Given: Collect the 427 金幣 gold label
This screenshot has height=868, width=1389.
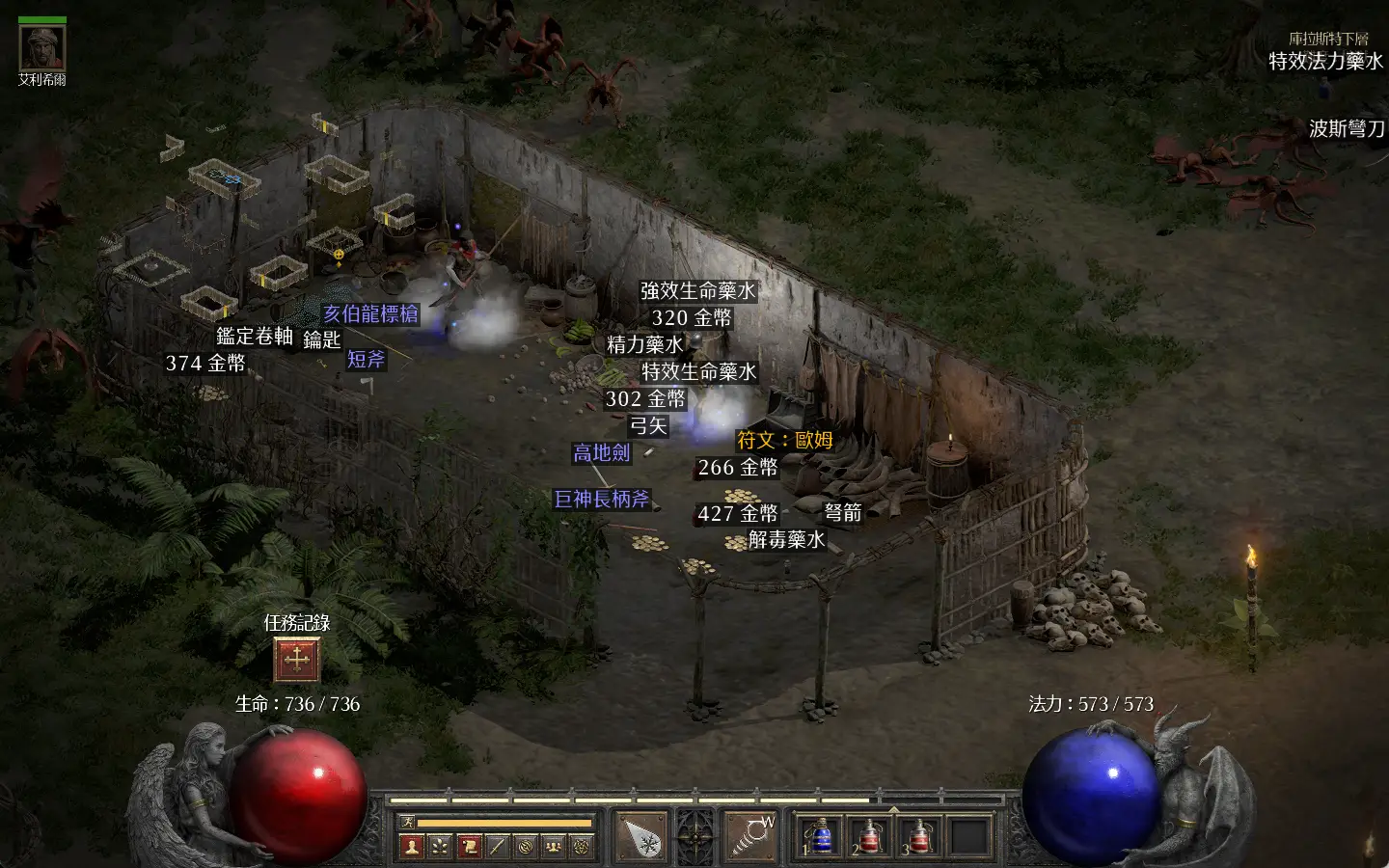Looking at the screenshot, I should click(737, 513).
